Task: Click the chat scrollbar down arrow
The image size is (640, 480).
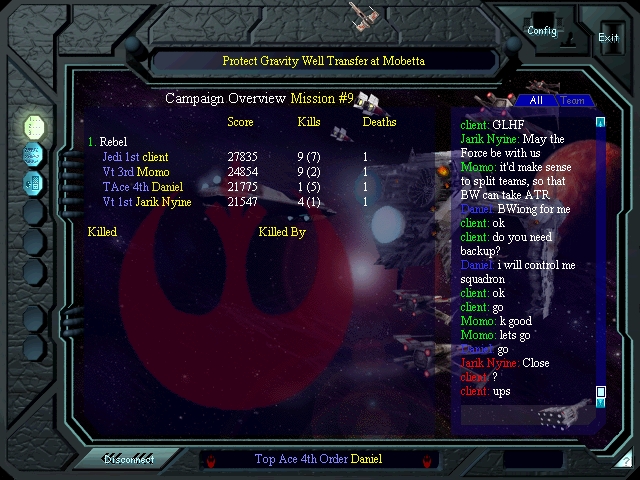Action: click(x=601, y=402)
